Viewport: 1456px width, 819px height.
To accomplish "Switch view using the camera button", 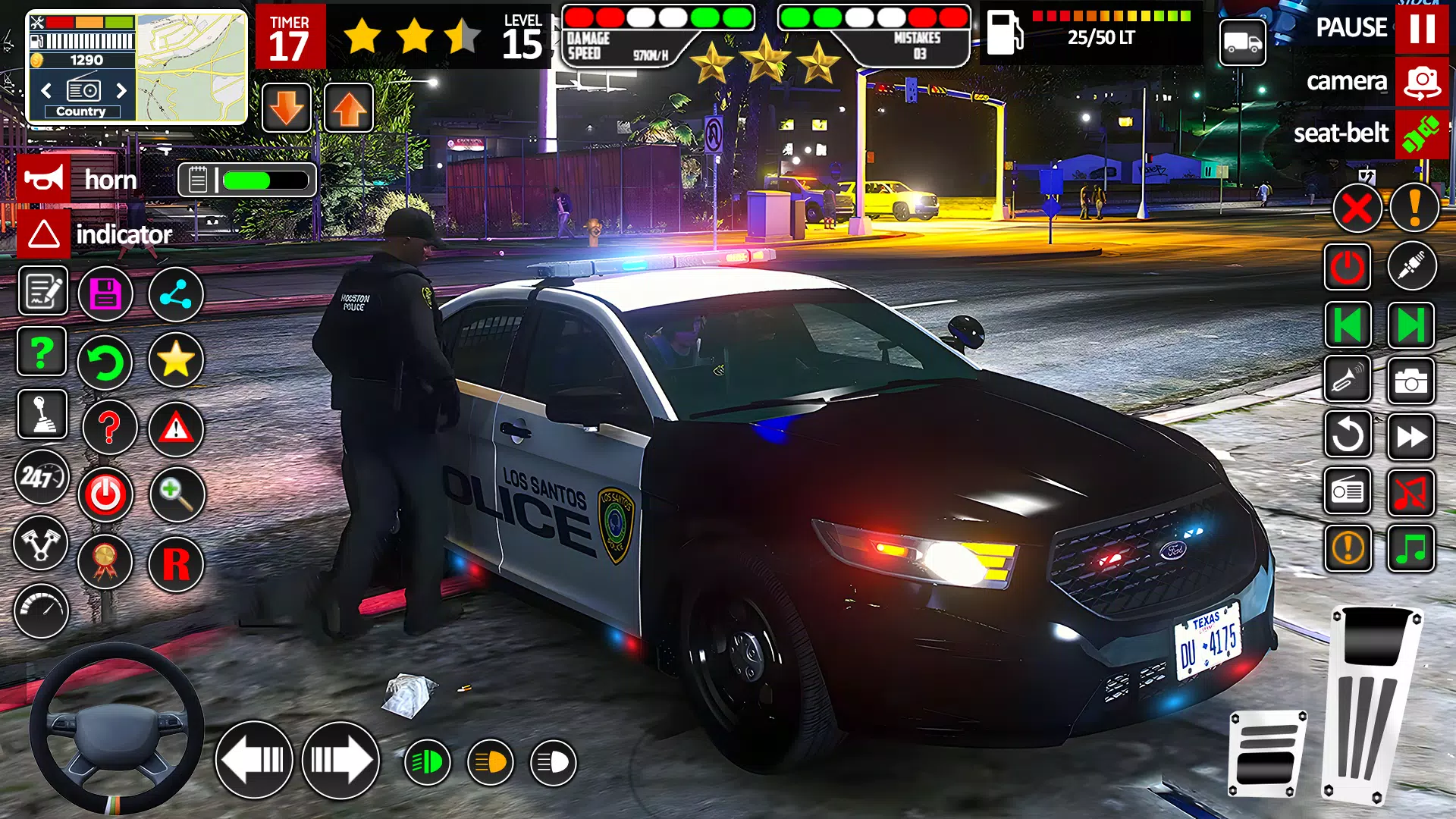I will [1422, 81].
